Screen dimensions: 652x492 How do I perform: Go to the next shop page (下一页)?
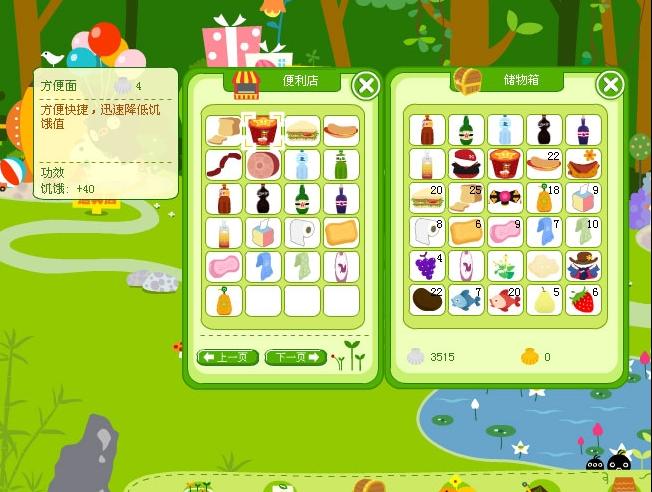[x=295, y=357]
